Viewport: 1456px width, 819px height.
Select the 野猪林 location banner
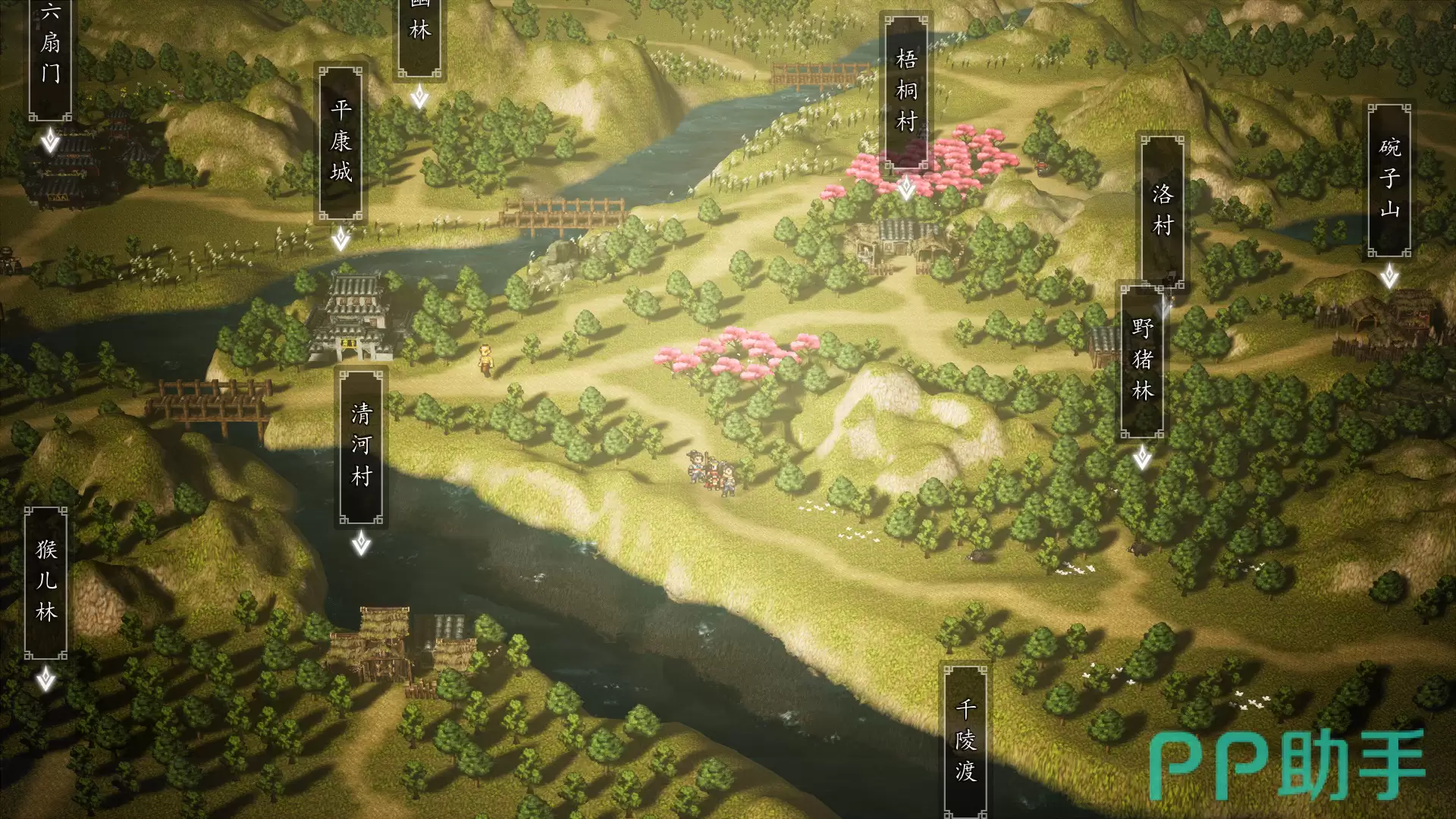pos(1142,360)
